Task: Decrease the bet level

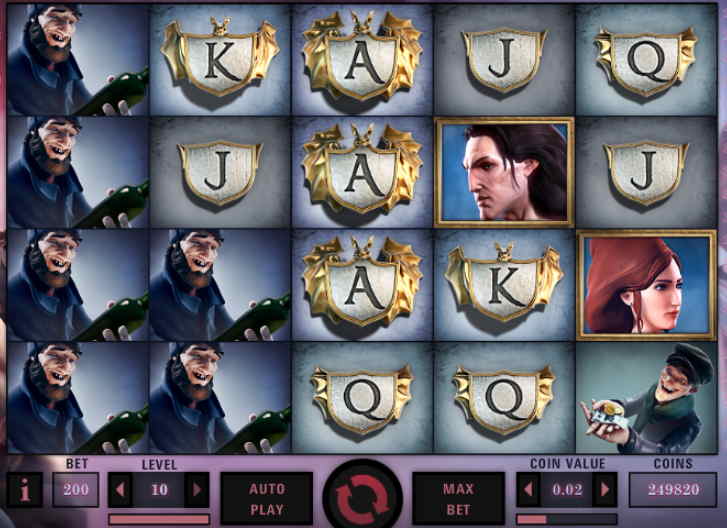Action: point(121,490)
